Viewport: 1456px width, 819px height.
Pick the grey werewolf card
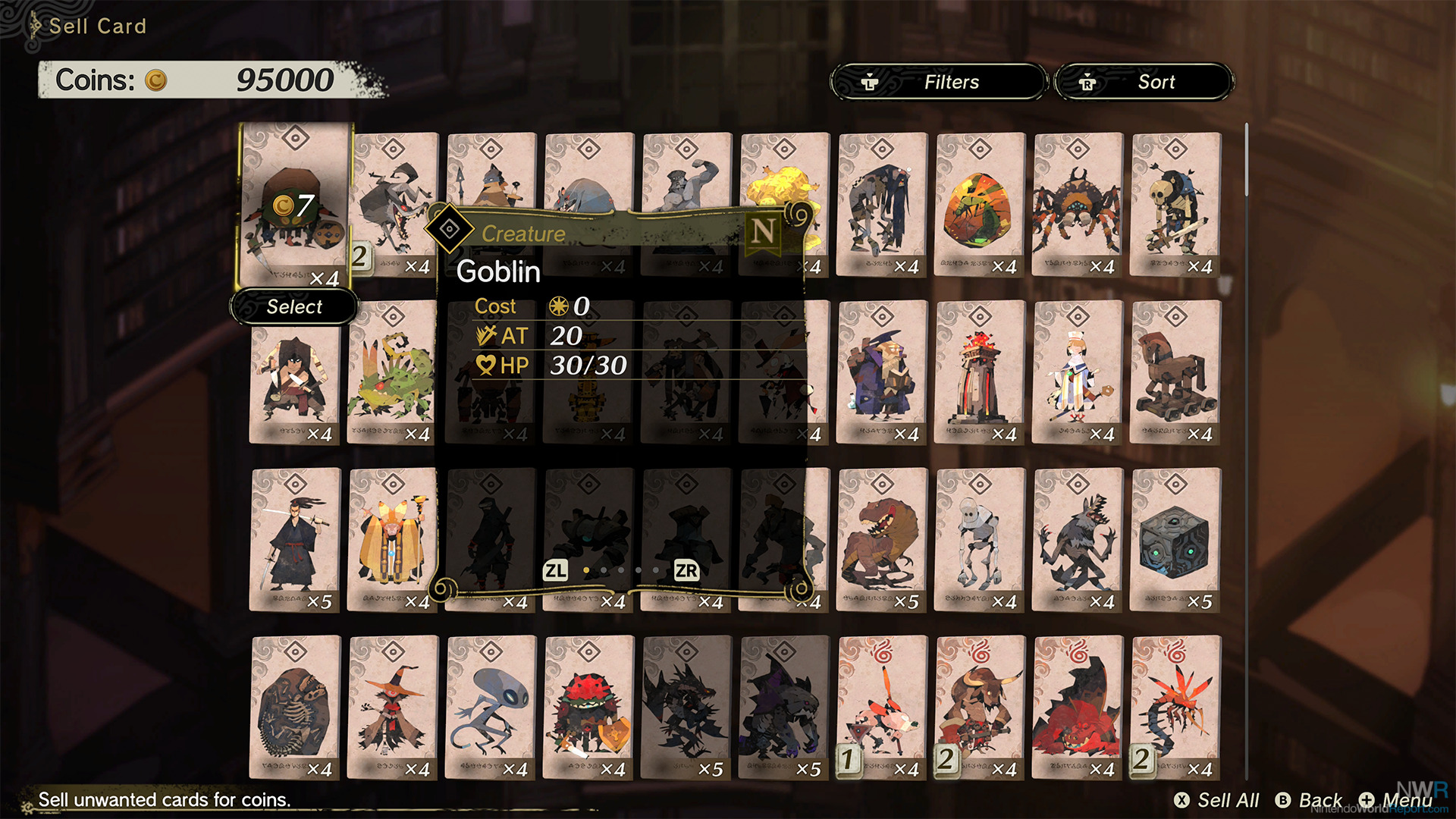(1078, 540)
